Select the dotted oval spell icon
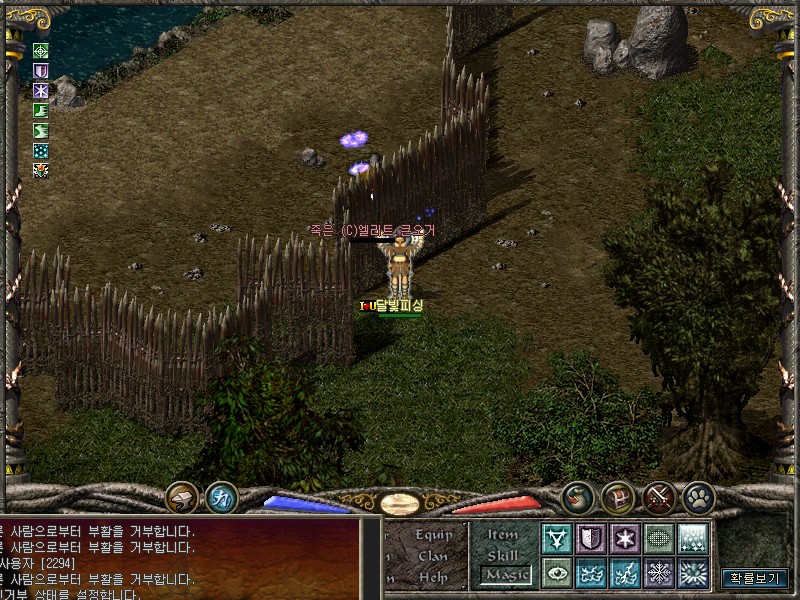This screenshot has height=600, width=800. point(659,539)
